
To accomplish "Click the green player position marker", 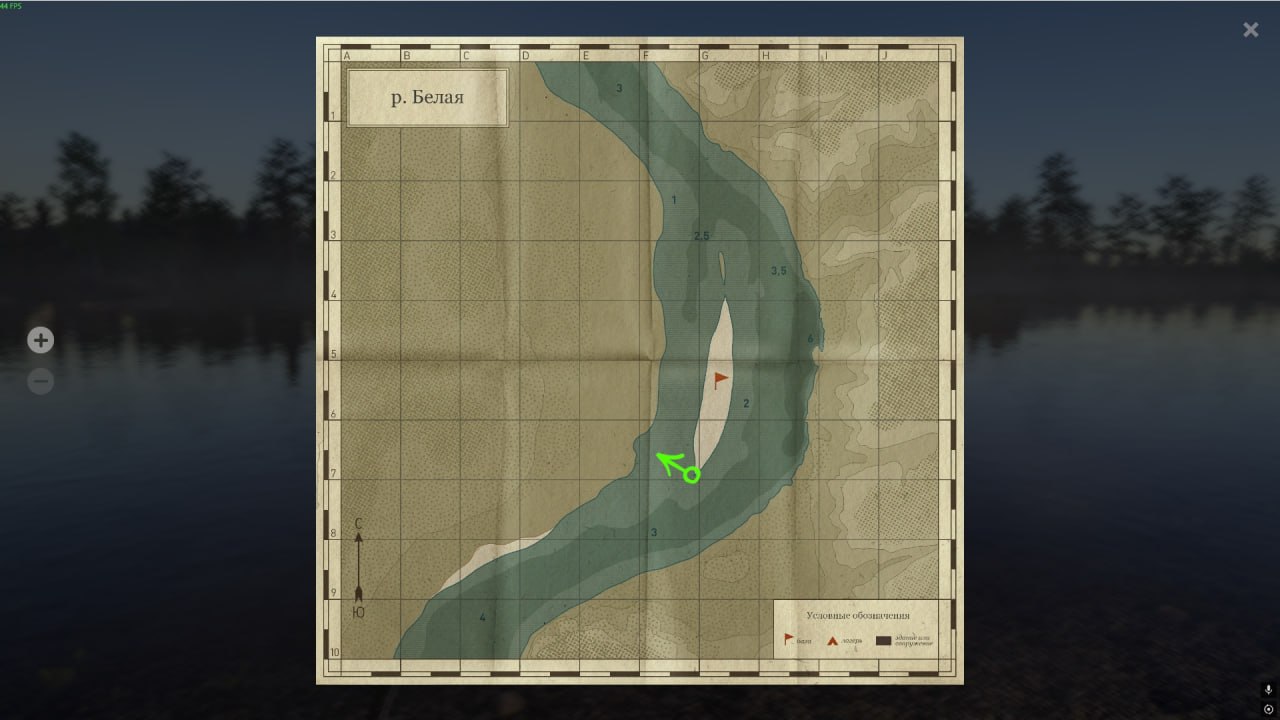I will [691, 475].
